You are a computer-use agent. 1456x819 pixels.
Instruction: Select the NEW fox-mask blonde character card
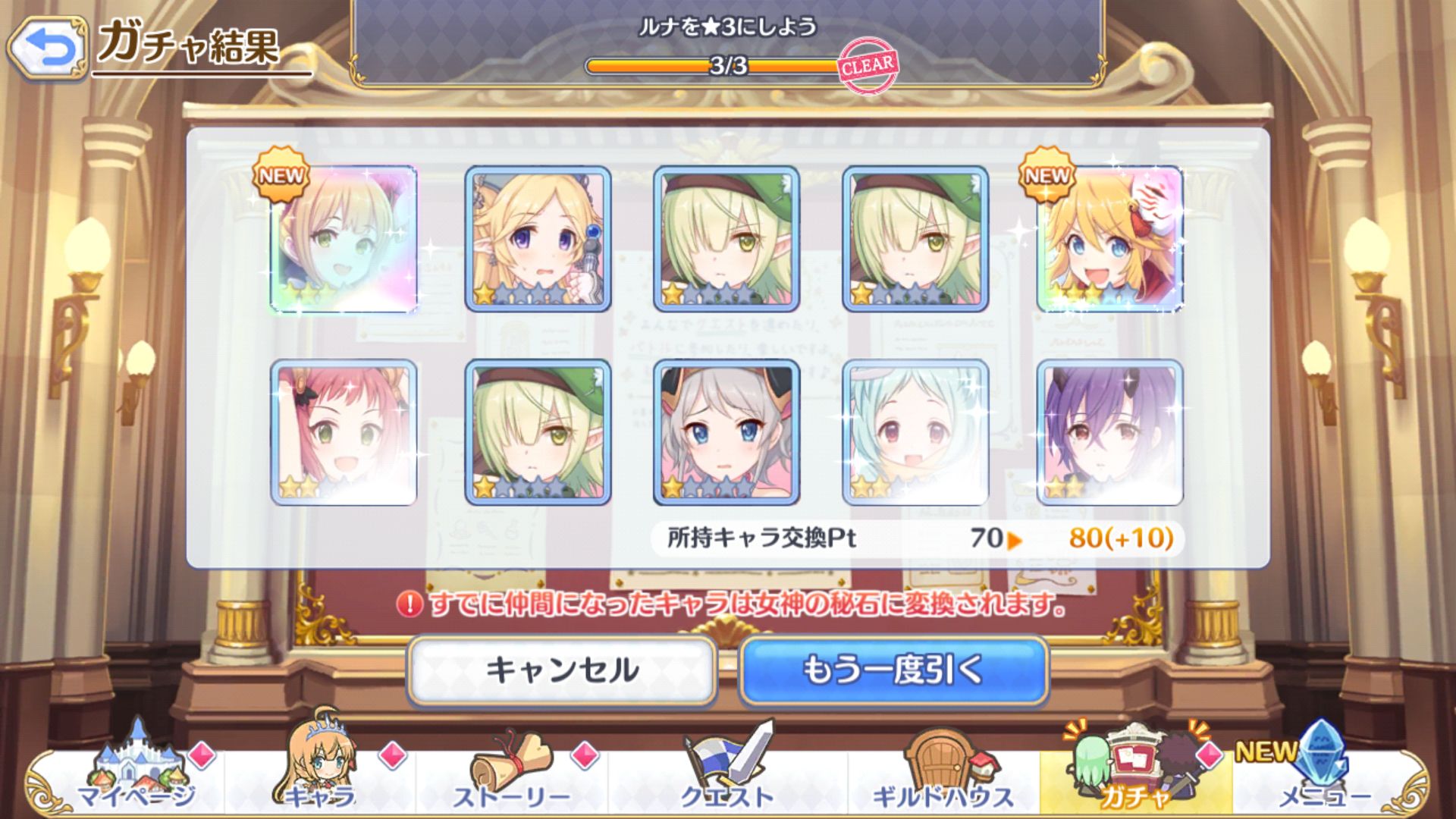point(1109,239)
